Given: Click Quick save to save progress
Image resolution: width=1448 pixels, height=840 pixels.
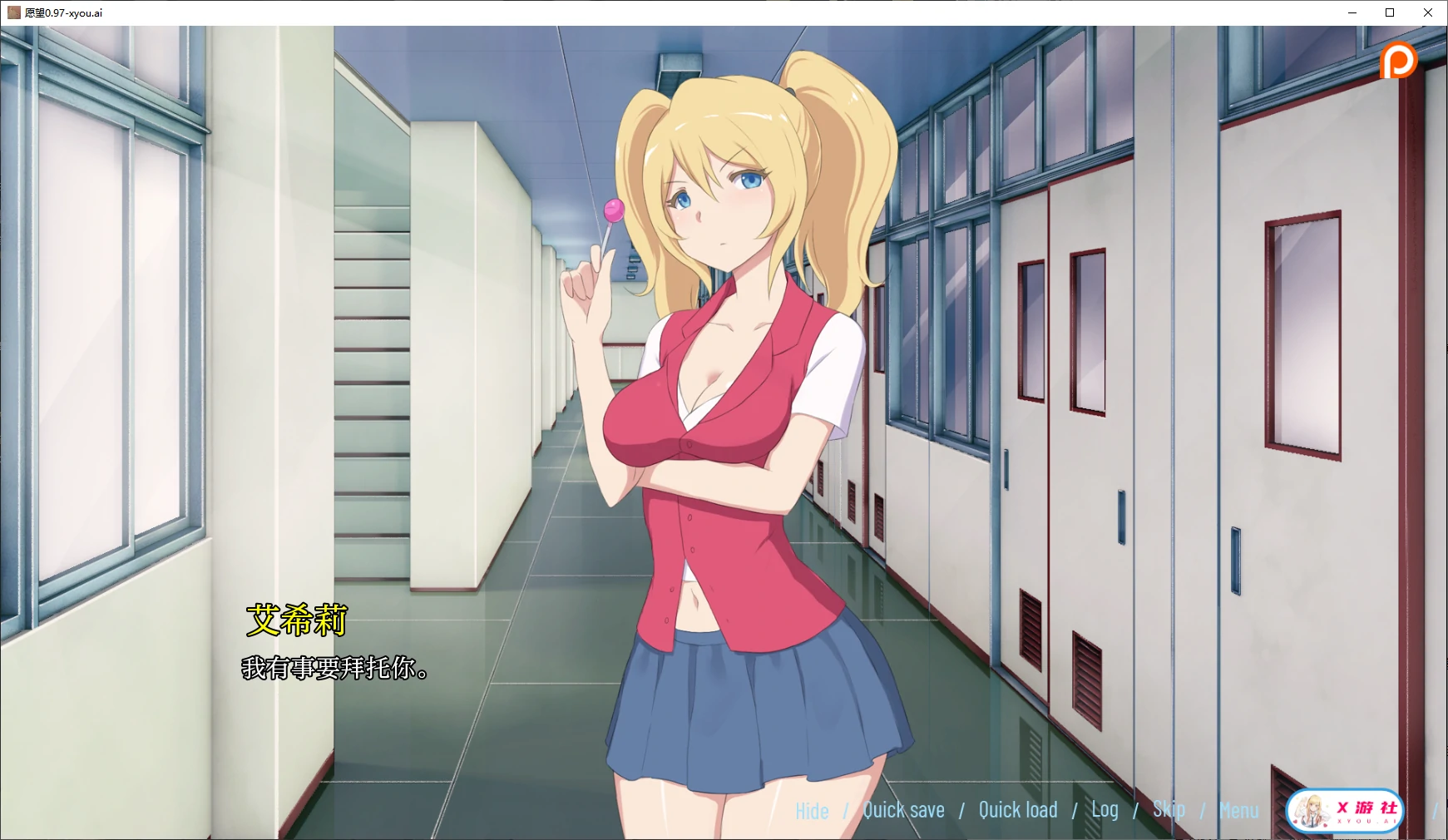Looking at the screenshot, I should coord(903,809).
